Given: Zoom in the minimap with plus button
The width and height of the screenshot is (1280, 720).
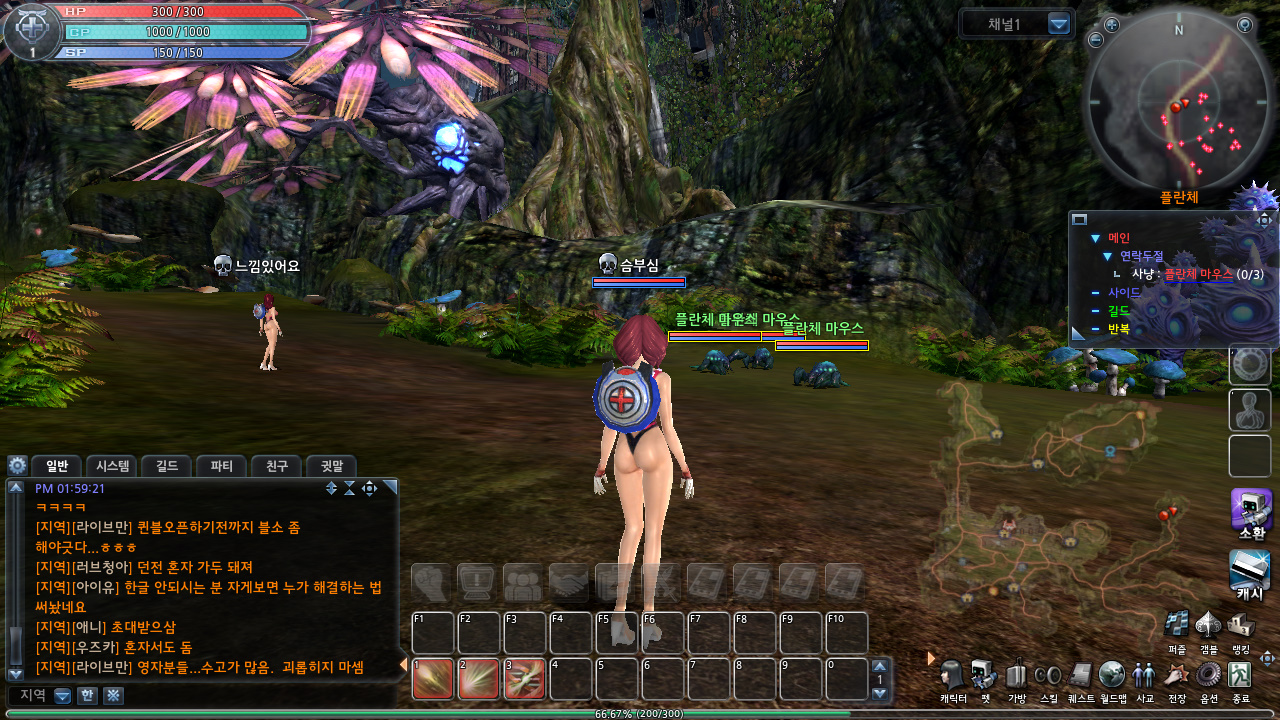Looking at the screenshot, I should (x=1112, y=25).
